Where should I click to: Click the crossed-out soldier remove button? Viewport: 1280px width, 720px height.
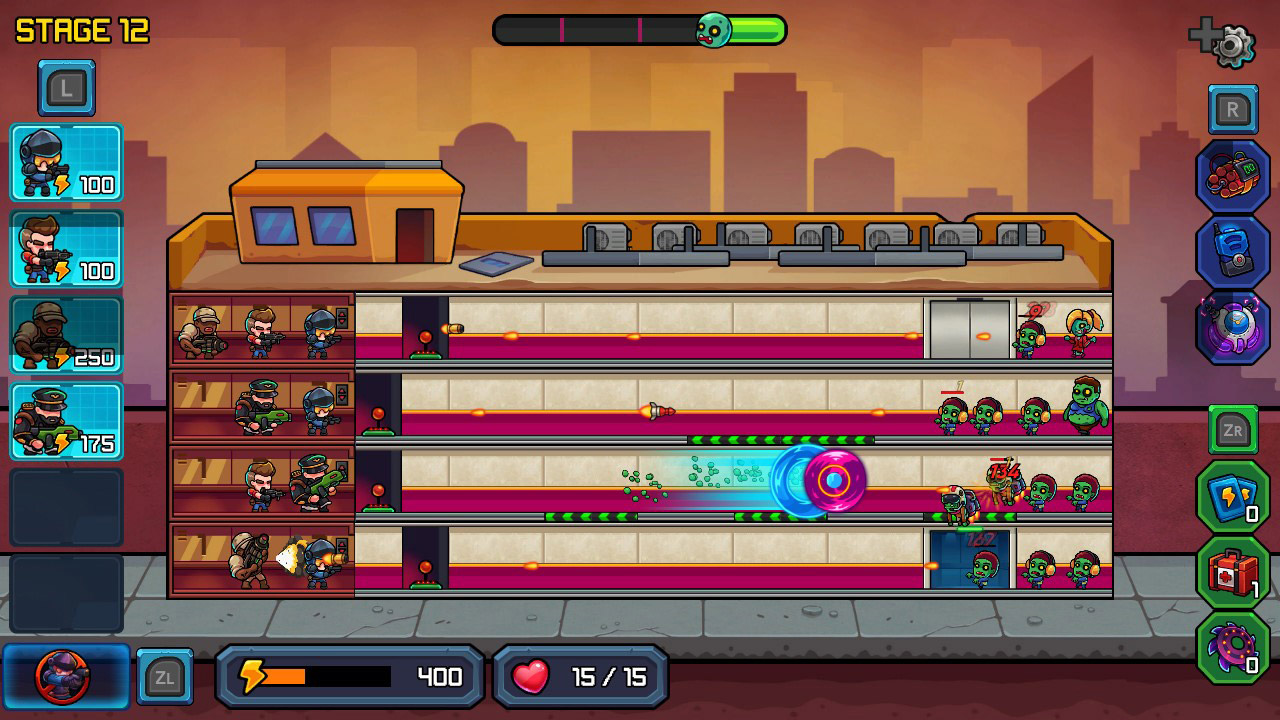(x=64, y=677)
